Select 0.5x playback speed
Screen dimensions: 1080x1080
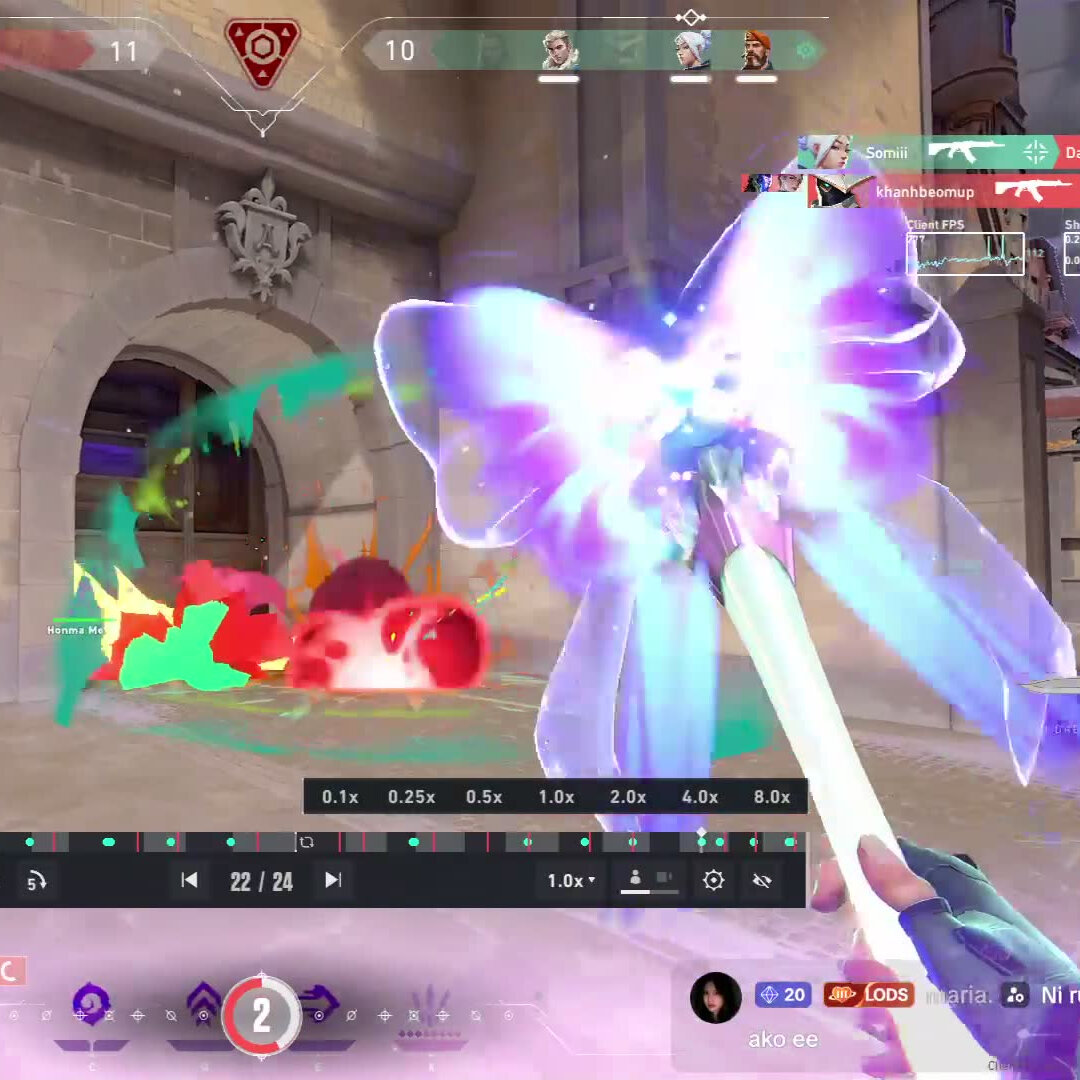484,797
